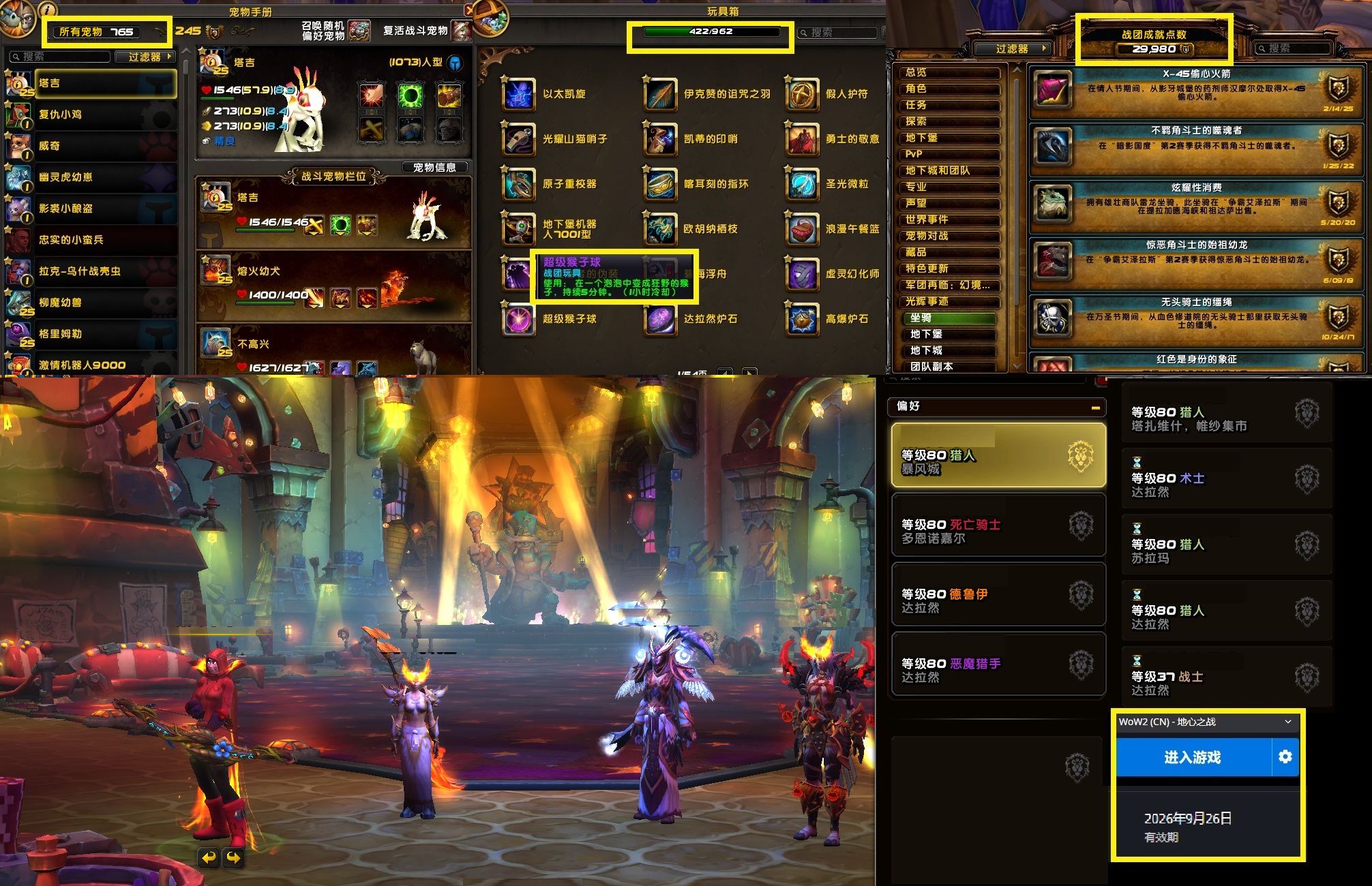Use the 以太凯旋 toy
The image size is (1372, 886).
(x=519, y=94)
